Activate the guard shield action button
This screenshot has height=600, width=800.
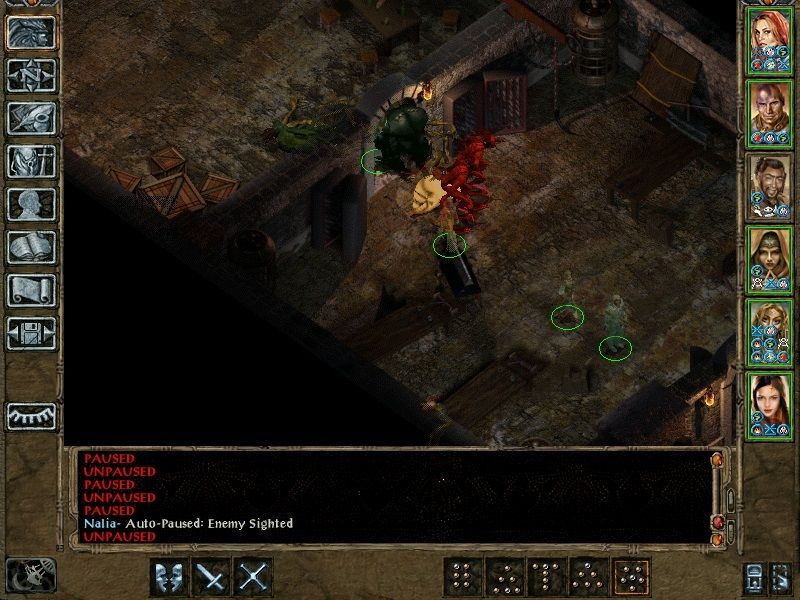pos(169,577)
